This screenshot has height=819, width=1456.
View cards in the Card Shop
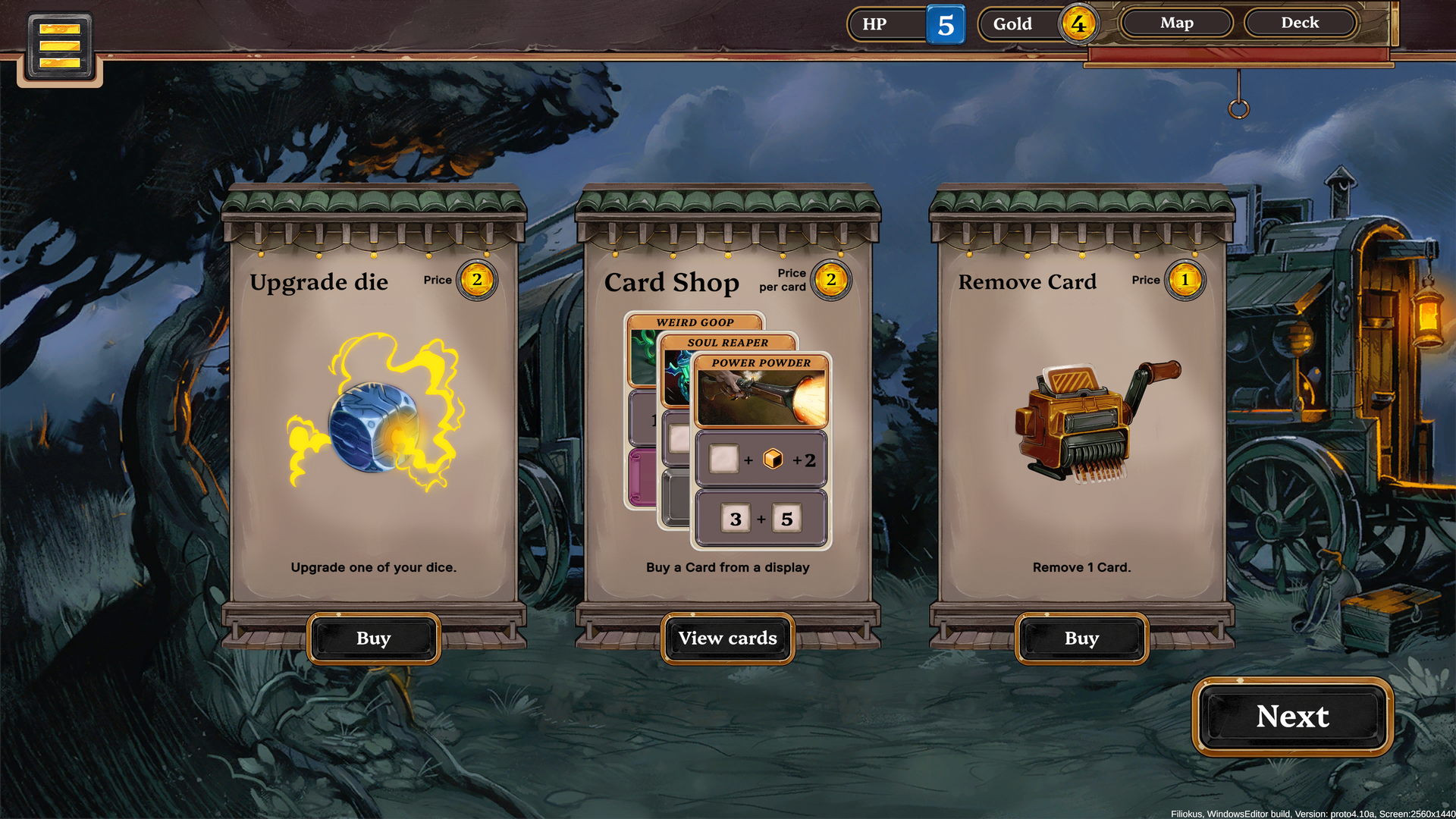[x=727, y=639]
